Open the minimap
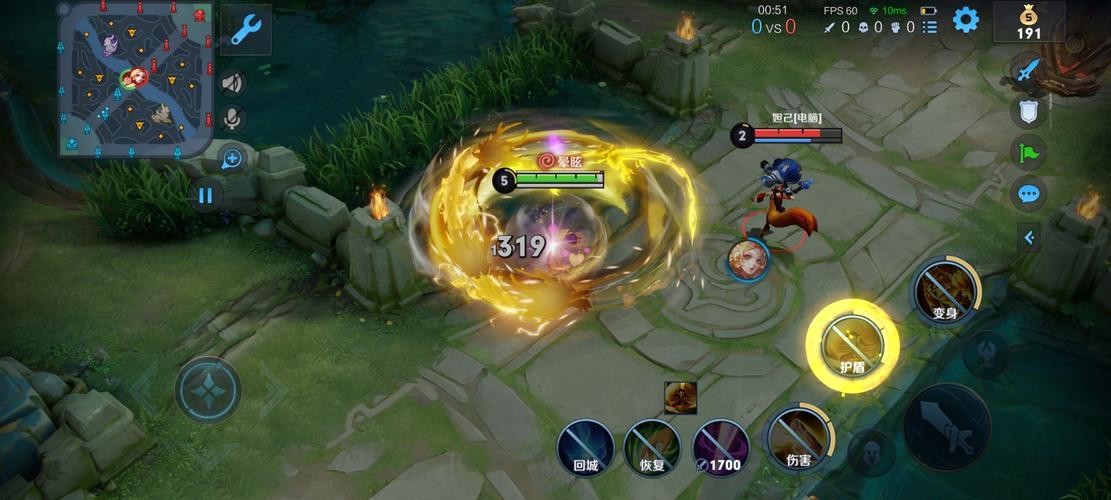Viewport: 1111px width, 500px height. 135,78
